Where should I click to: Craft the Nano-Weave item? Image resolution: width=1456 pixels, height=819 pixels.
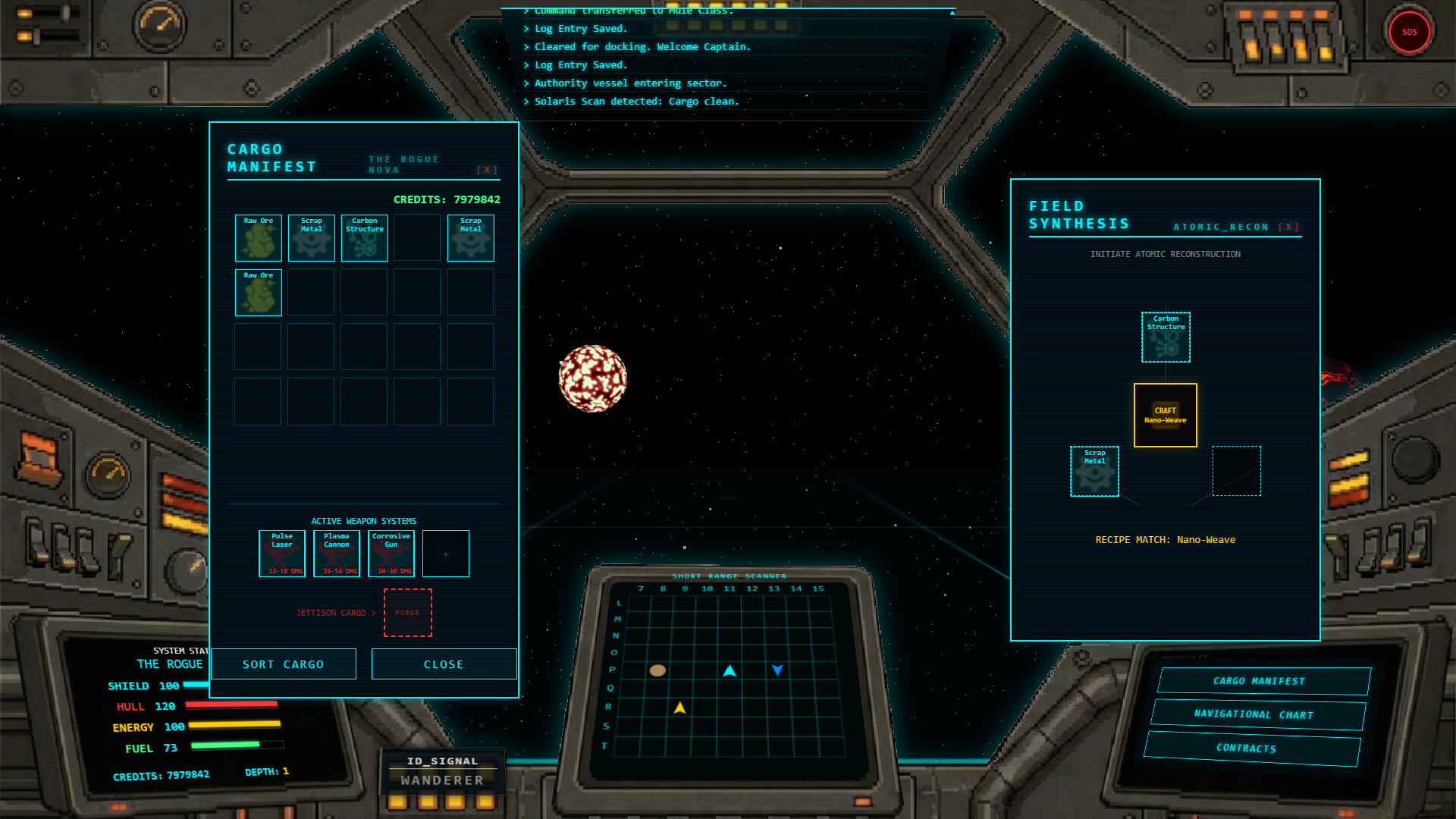[x=1166, y=416]
